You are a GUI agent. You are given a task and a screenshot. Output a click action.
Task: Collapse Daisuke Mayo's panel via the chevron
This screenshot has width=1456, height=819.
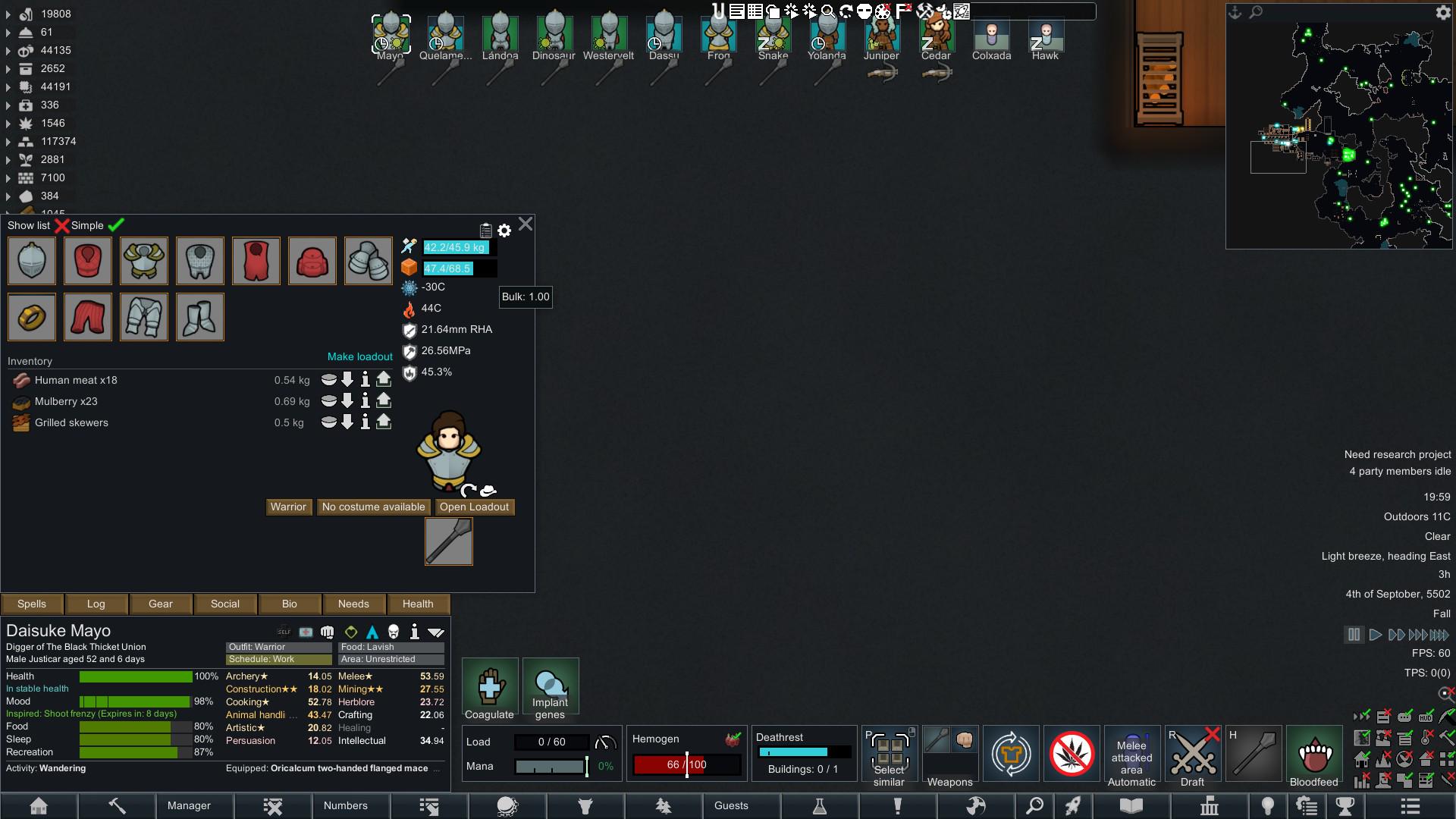pyautogui.click(x=436, y=632)
